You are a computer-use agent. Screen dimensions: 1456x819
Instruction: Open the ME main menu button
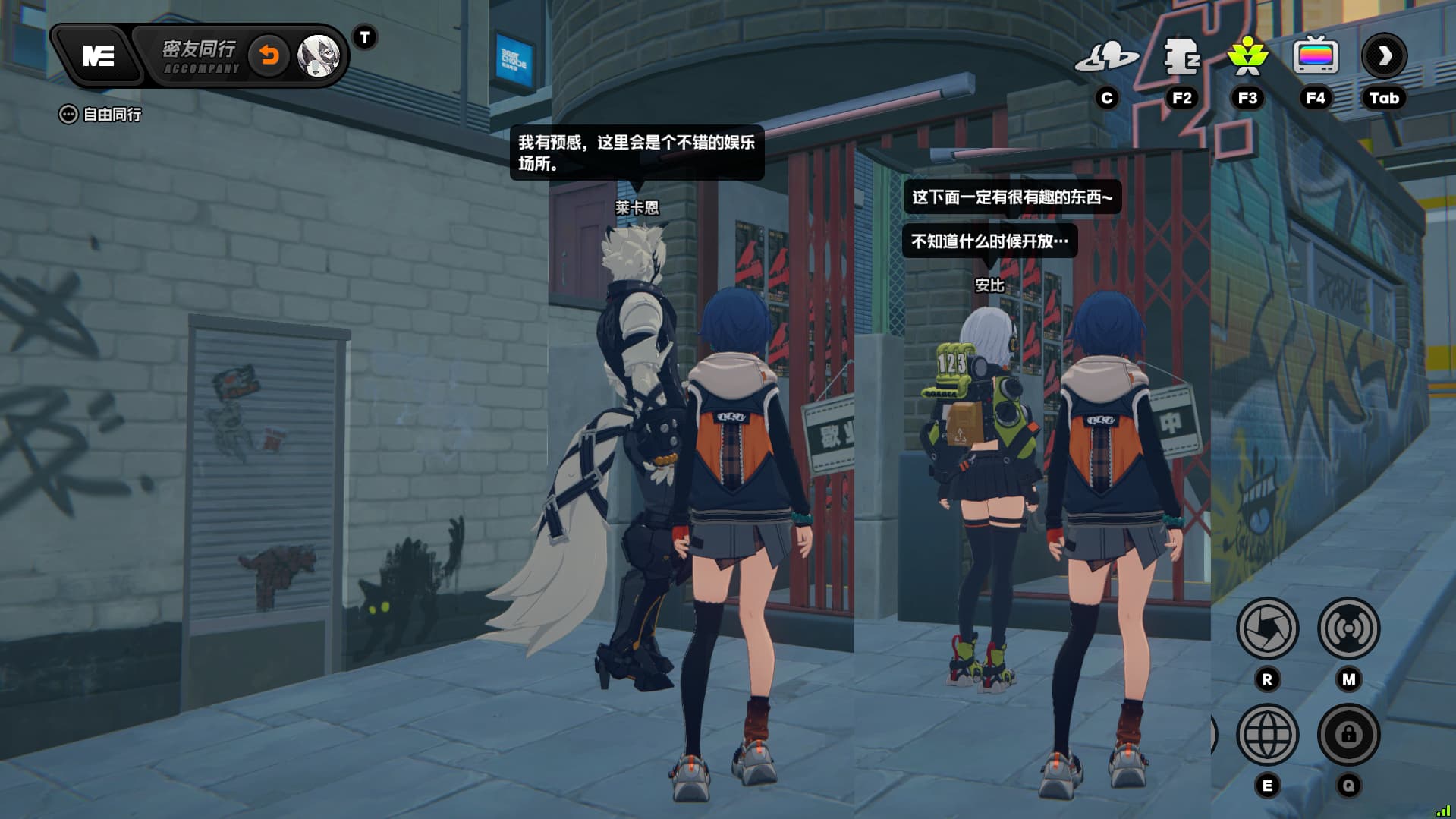pos(99,55)
